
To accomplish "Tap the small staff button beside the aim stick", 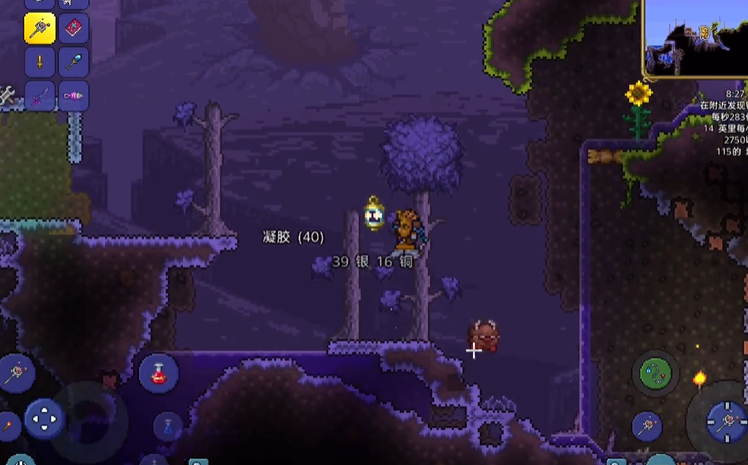I will [647, 425].
